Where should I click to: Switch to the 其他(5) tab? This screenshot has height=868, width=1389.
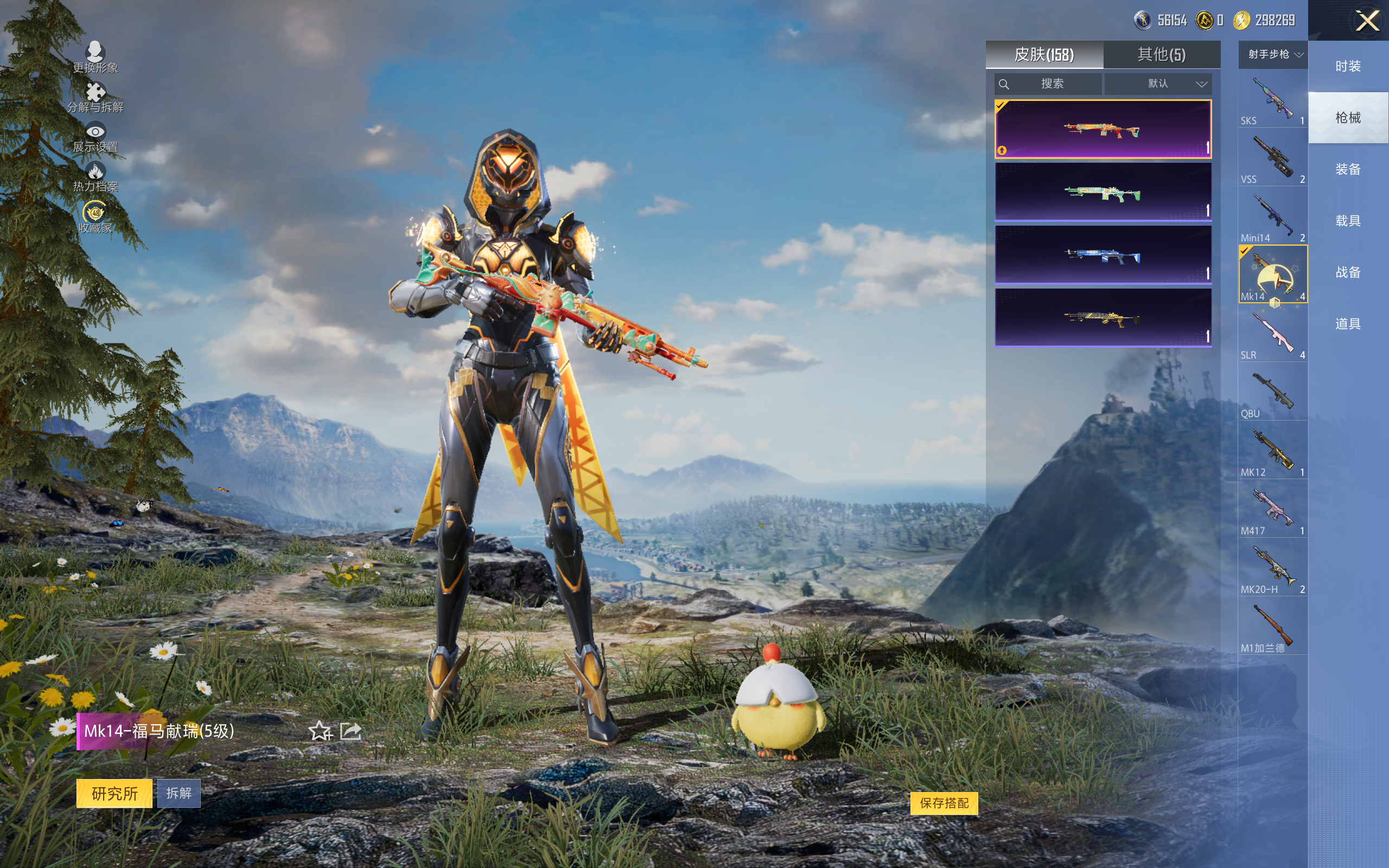1161,55
